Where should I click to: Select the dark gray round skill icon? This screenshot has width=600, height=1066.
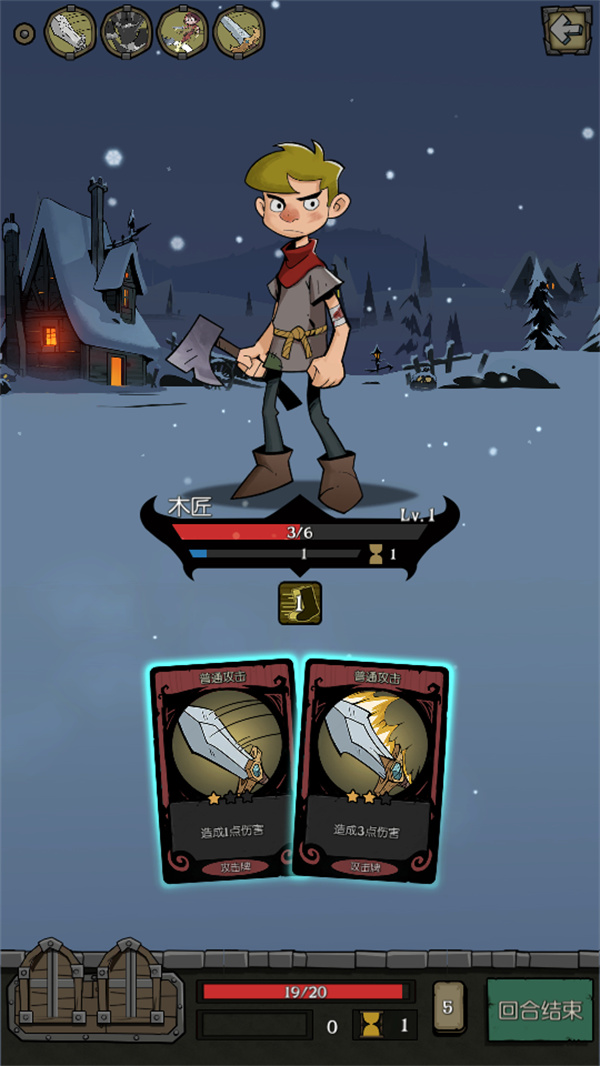(x=127, y=33)
